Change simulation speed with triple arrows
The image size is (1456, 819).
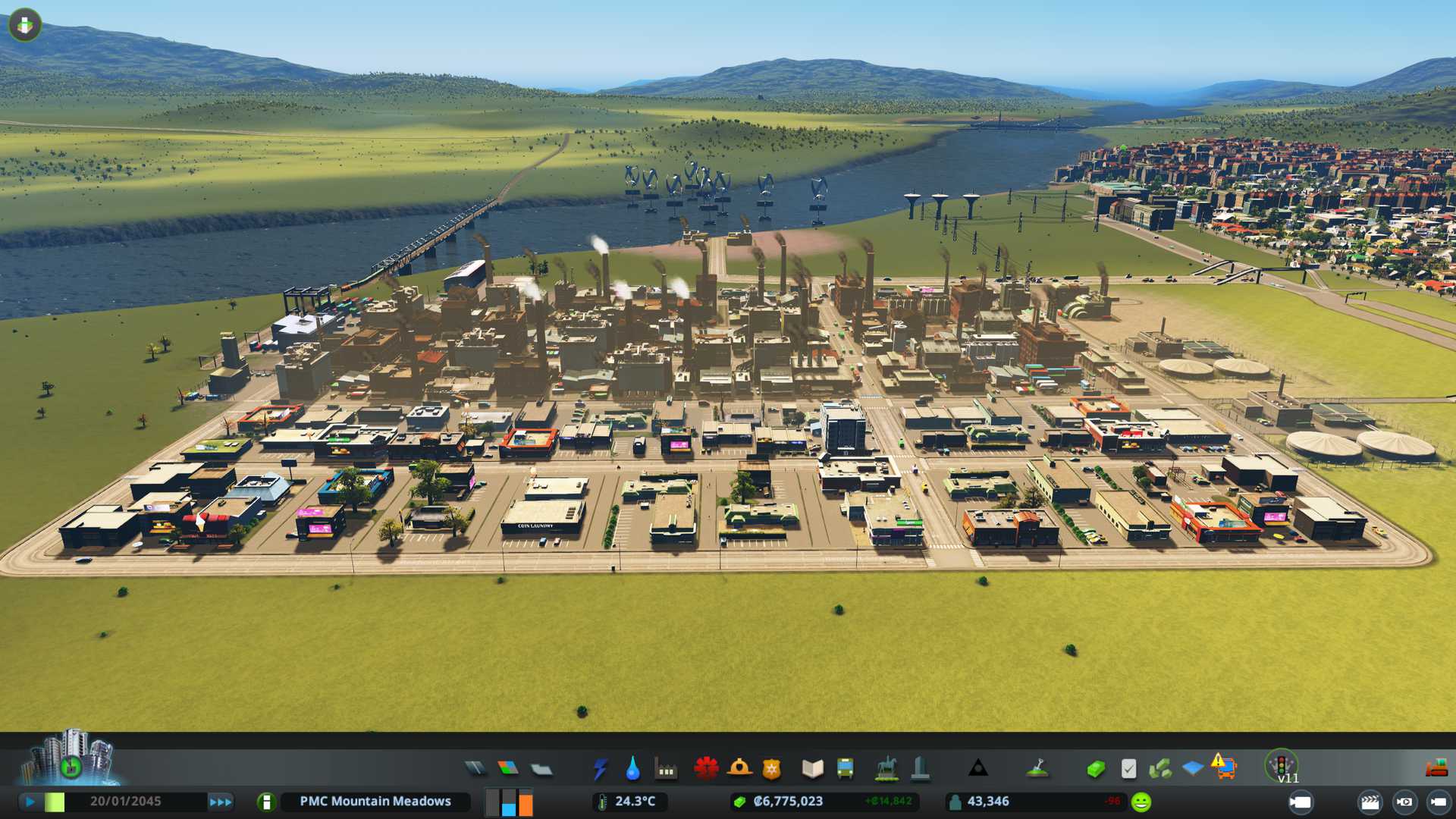click(221, 802)
